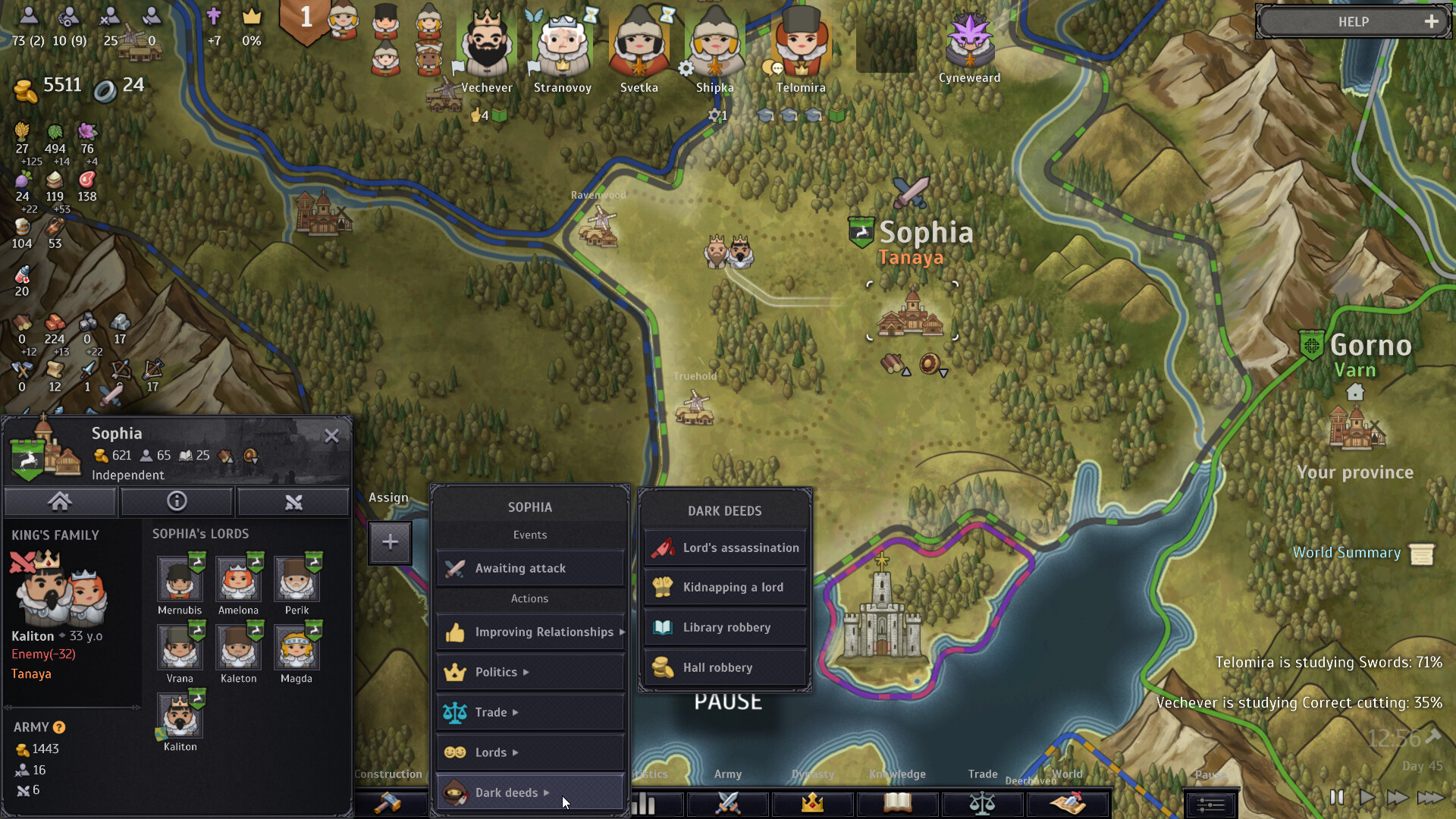Select the crossed-swords attack icon on Sophia's panel
Image resolution: width=1456 pixels, height=819 pixels.
pos(293,501)
